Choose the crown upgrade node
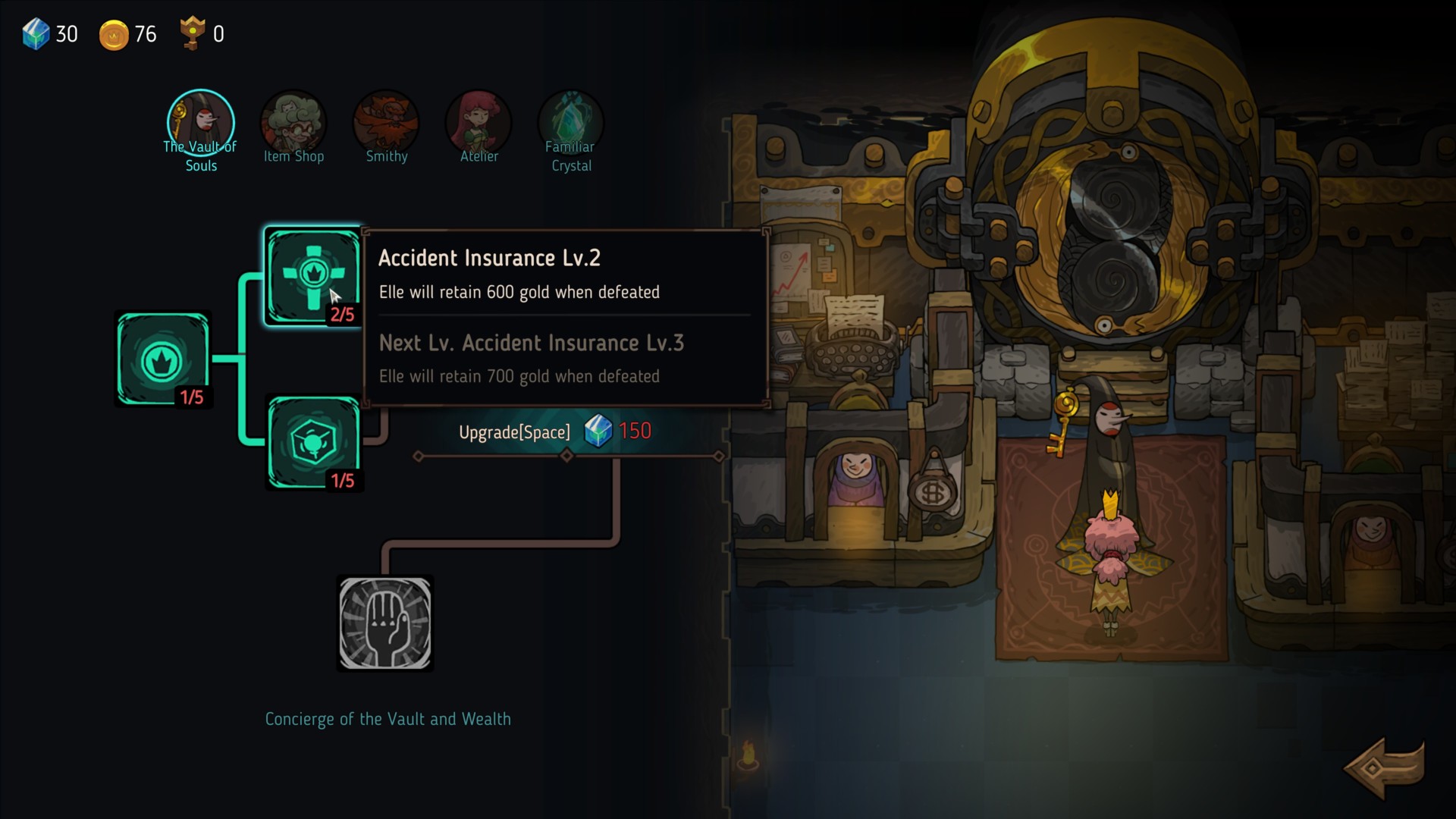The width and height of the screenshot is (1456, 819). pyautogui.click(x=163, y=359)
